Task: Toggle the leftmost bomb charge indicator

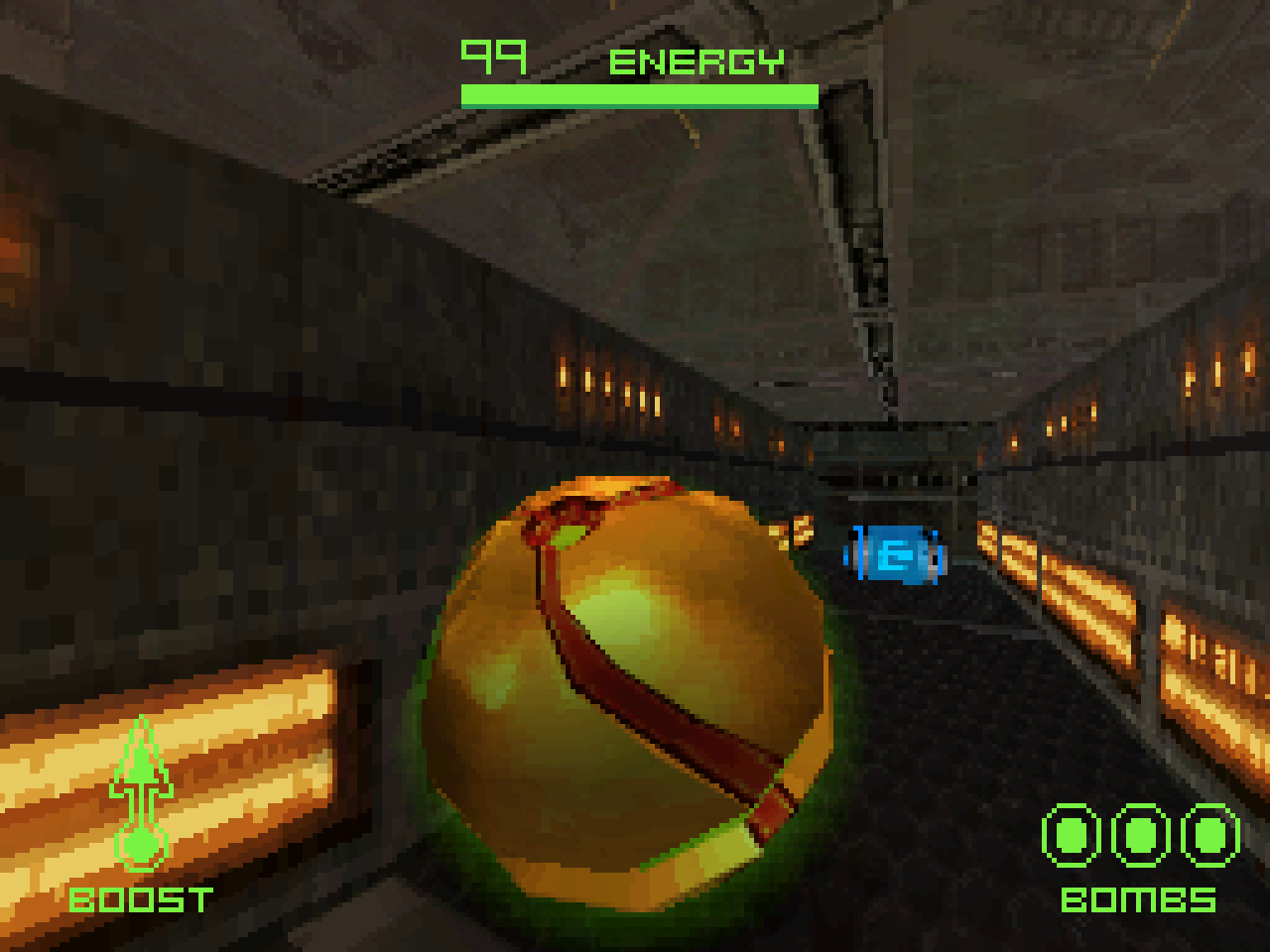Action: tap(1071, 837)
